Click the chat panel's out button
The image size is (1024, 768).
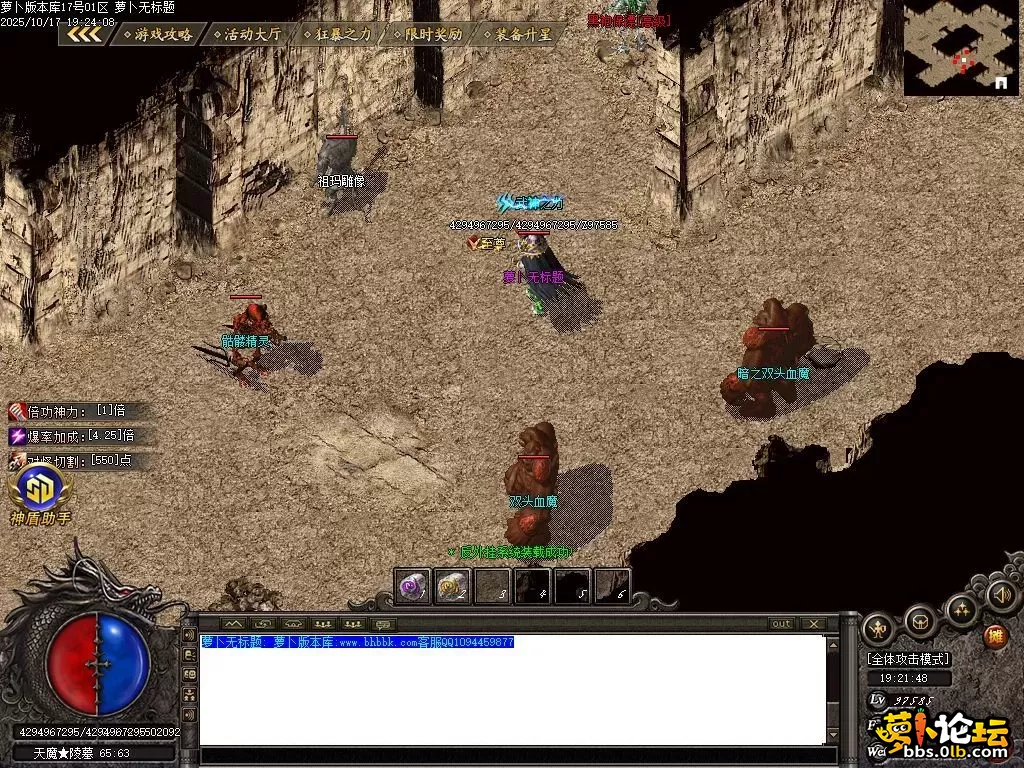pyautogui.click(x=781, y=624)
